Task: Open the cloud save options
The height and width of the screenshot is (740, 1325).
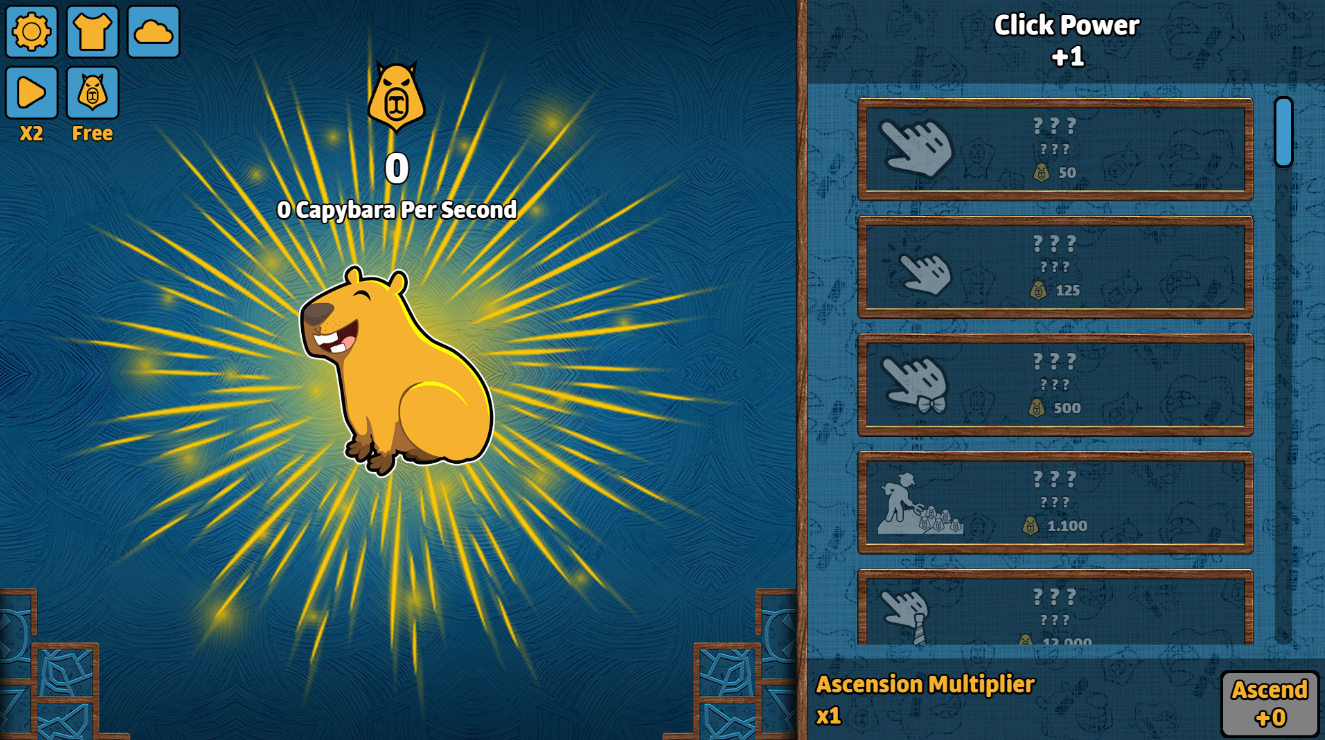Action: click(x=151, y=32)
